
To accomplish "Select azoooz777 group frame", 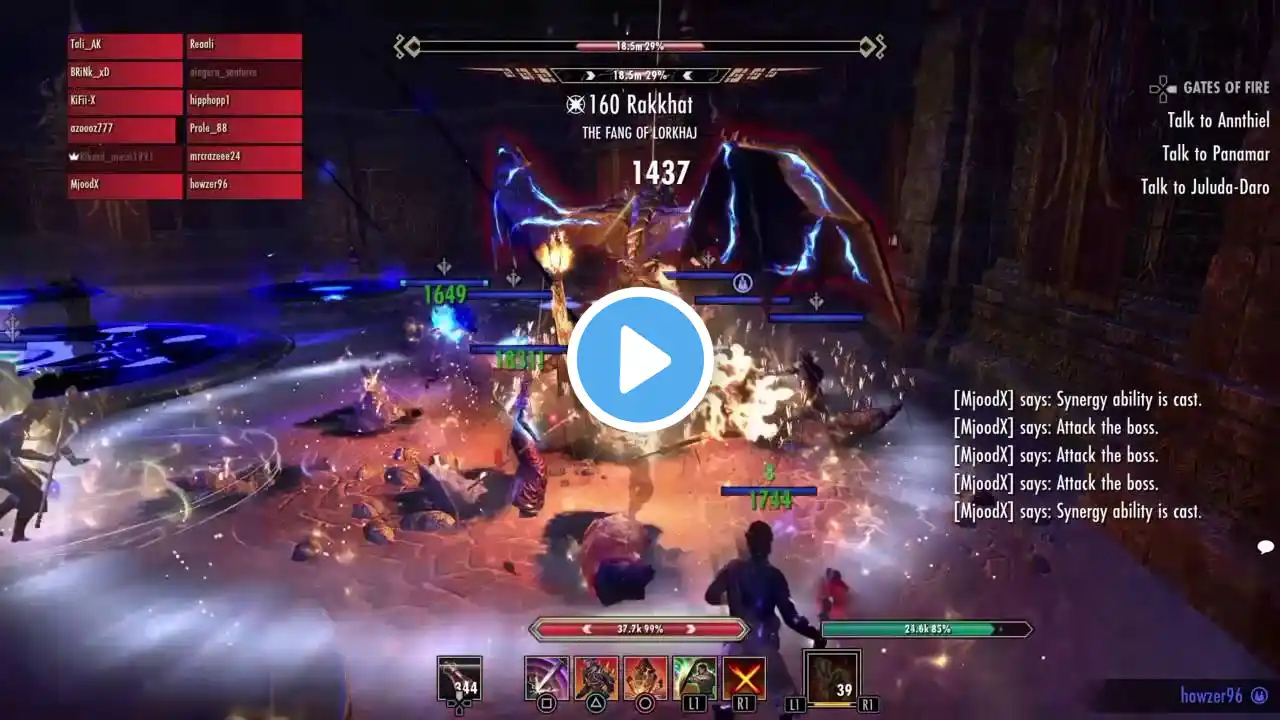I will coord(122,130).
